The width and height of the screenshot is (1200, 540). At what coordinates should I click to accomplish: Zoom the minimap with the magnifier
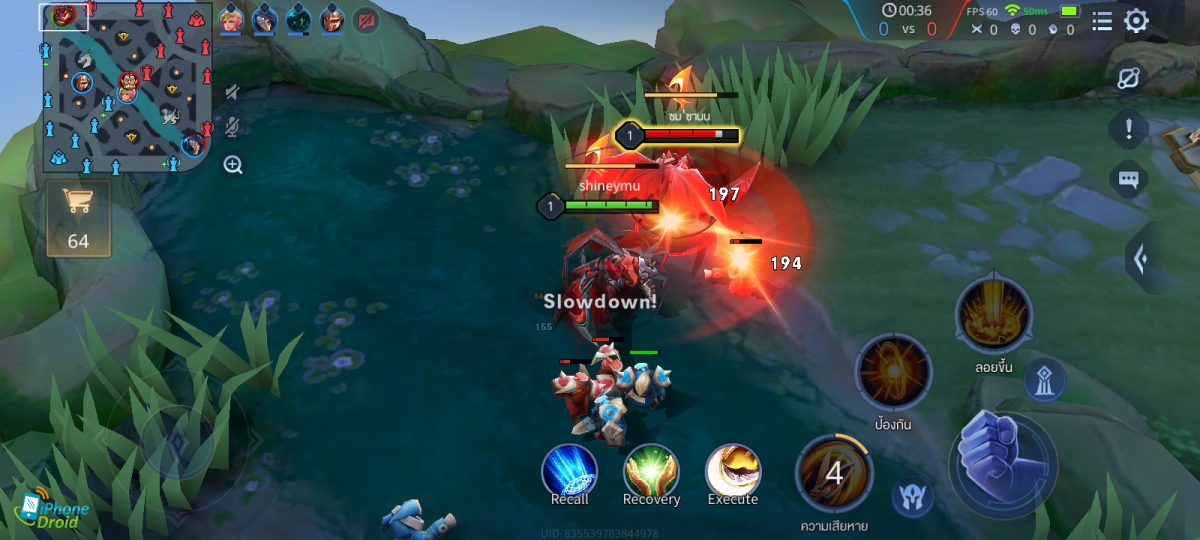pos(233,165)
